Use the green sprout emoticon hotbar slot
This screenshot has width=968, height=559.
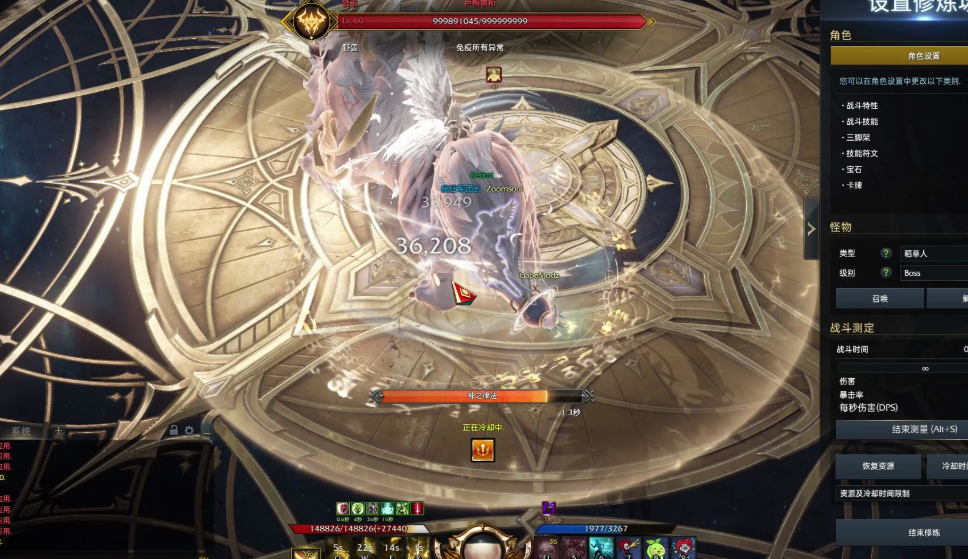656,548
